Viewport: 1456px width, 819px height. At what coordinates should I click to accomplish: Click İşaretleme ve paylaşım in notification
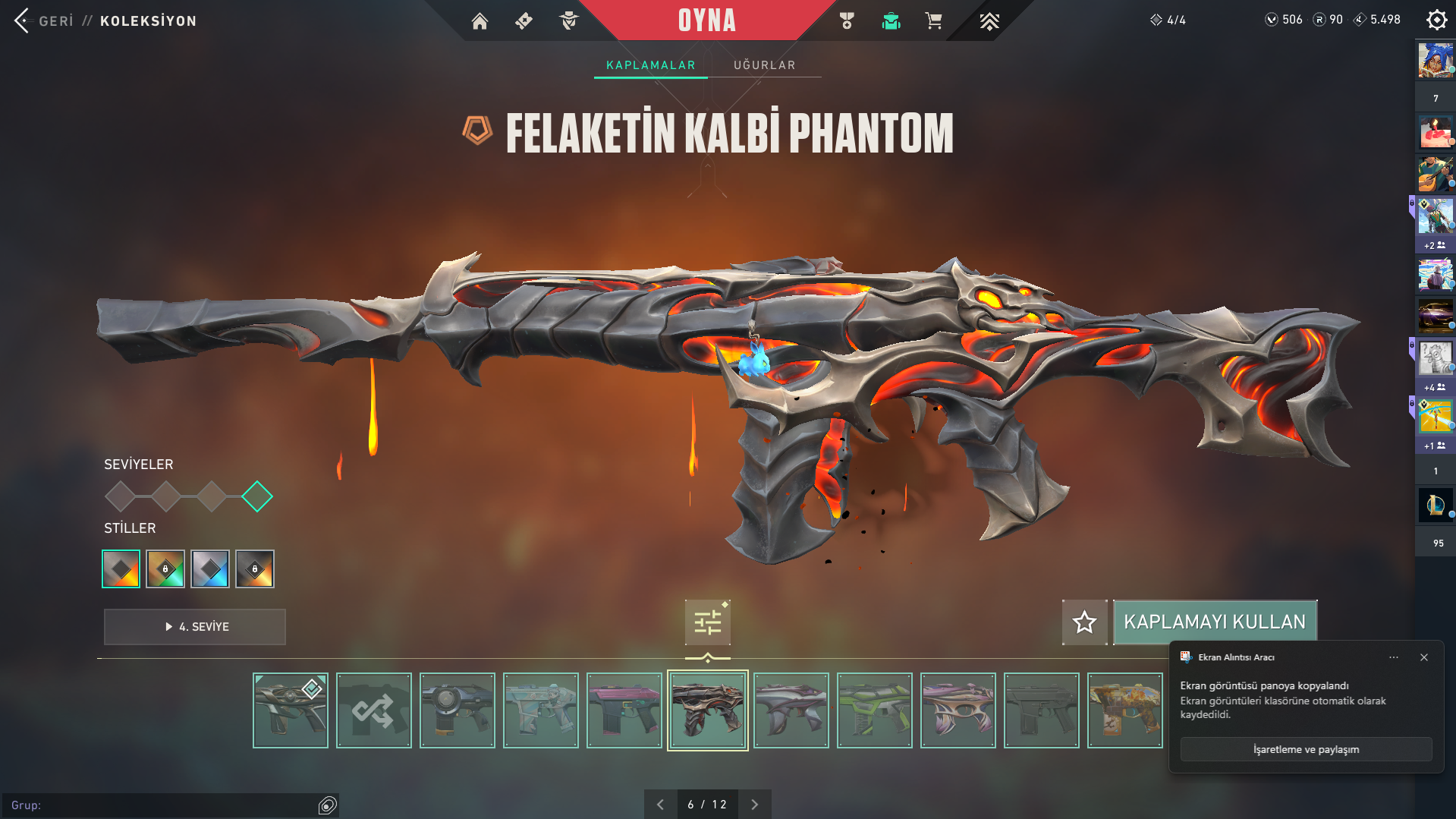click(1306, 749)
